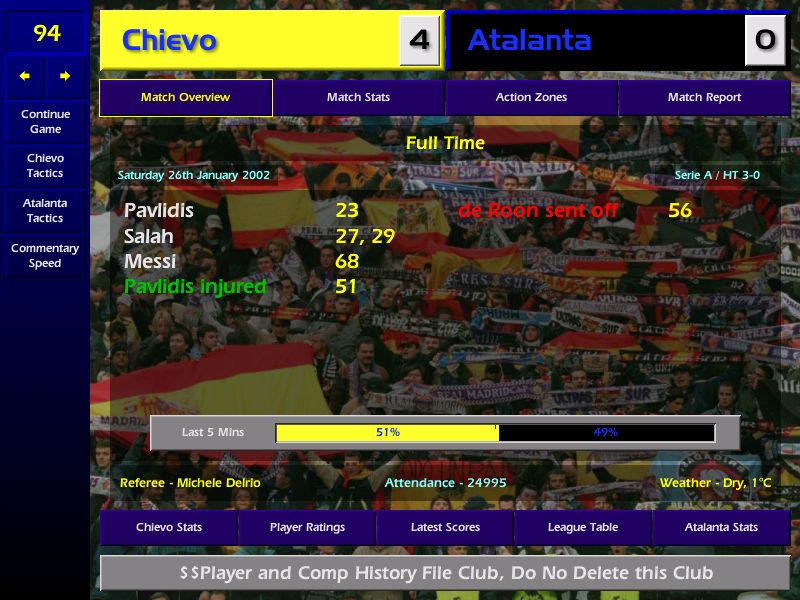Change the Commentary Speed
Image resolution: width=800 pixels, height=600 pixels.
(x=45, y=256)
